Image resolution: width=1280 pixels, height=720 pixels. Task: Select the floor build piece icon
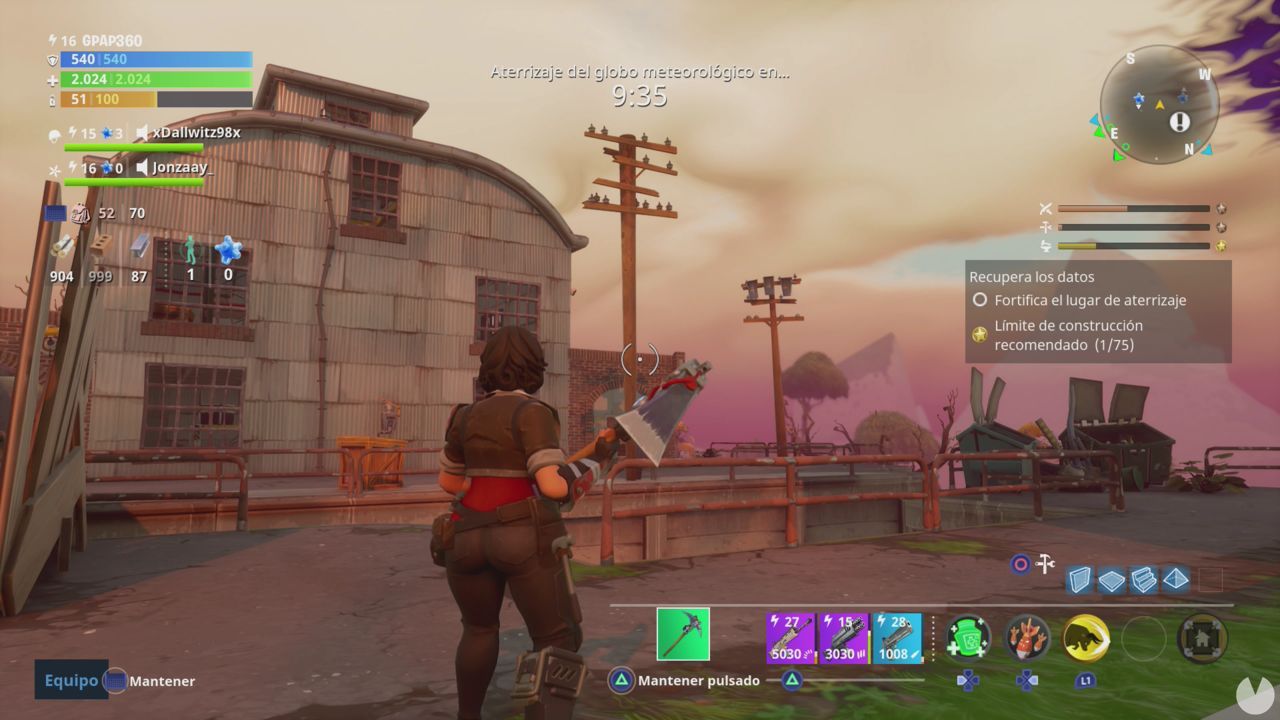(1111, 579)
